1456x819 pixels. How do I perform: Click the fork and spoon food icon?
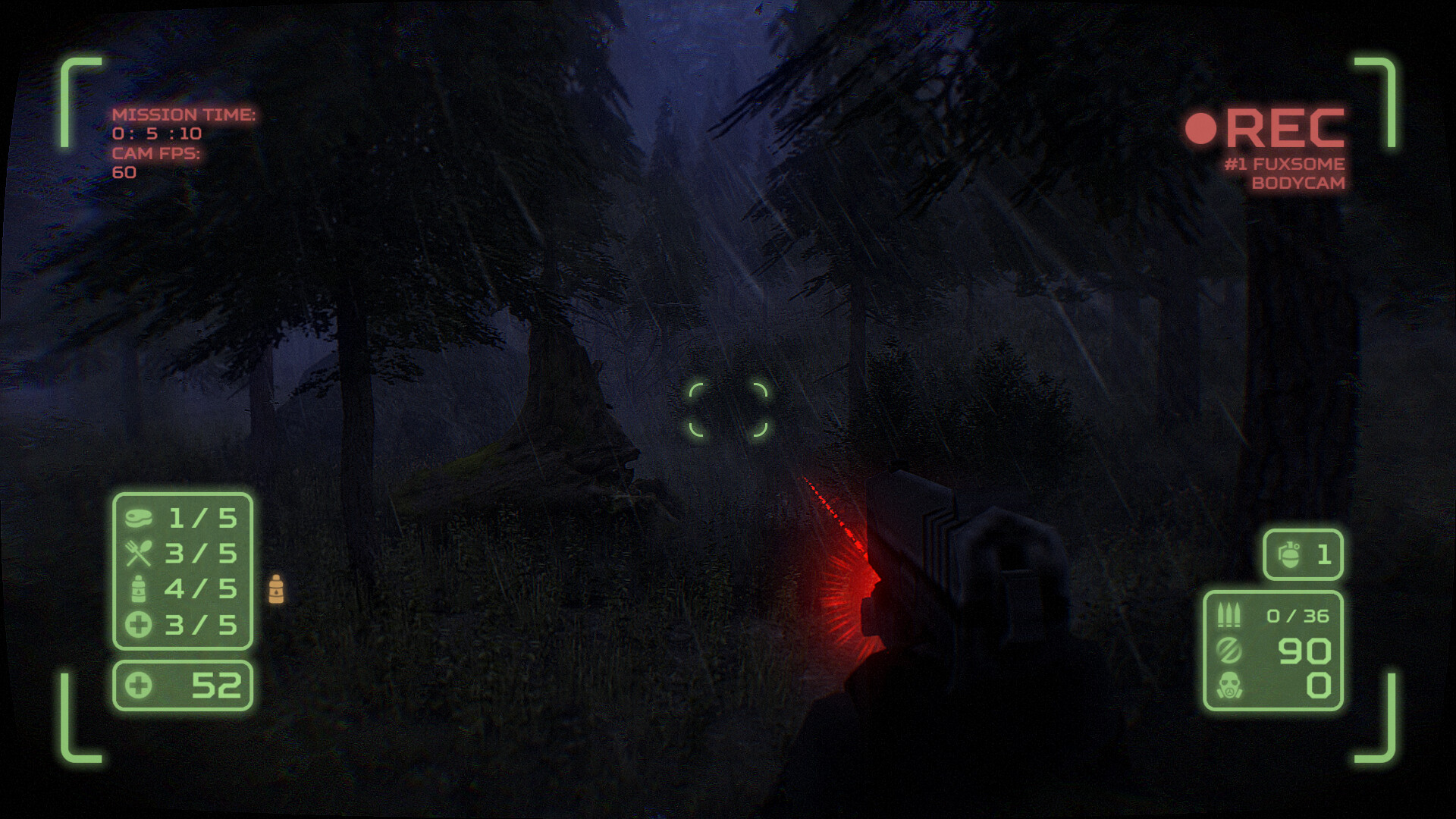click(141, 554)
